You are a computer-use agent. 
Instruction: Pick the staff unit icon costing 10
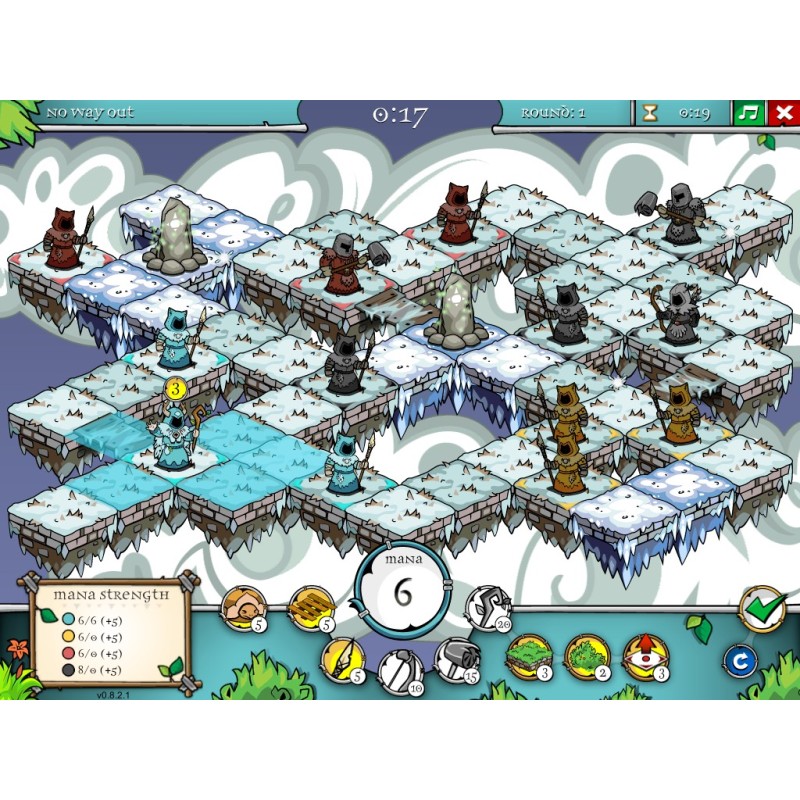[x=397, y=670]
